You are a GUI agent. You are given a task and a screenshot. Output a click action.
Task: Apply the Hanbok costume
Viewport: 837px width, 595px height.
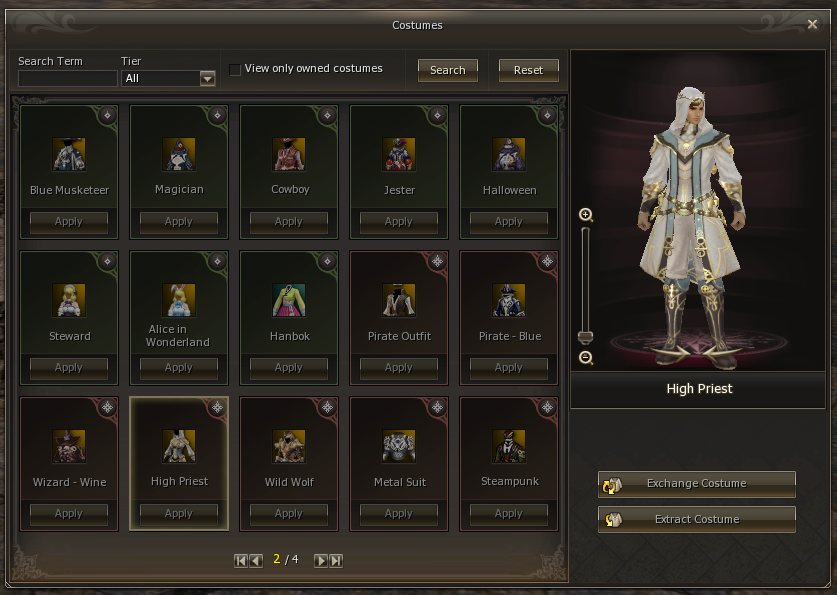289,367
